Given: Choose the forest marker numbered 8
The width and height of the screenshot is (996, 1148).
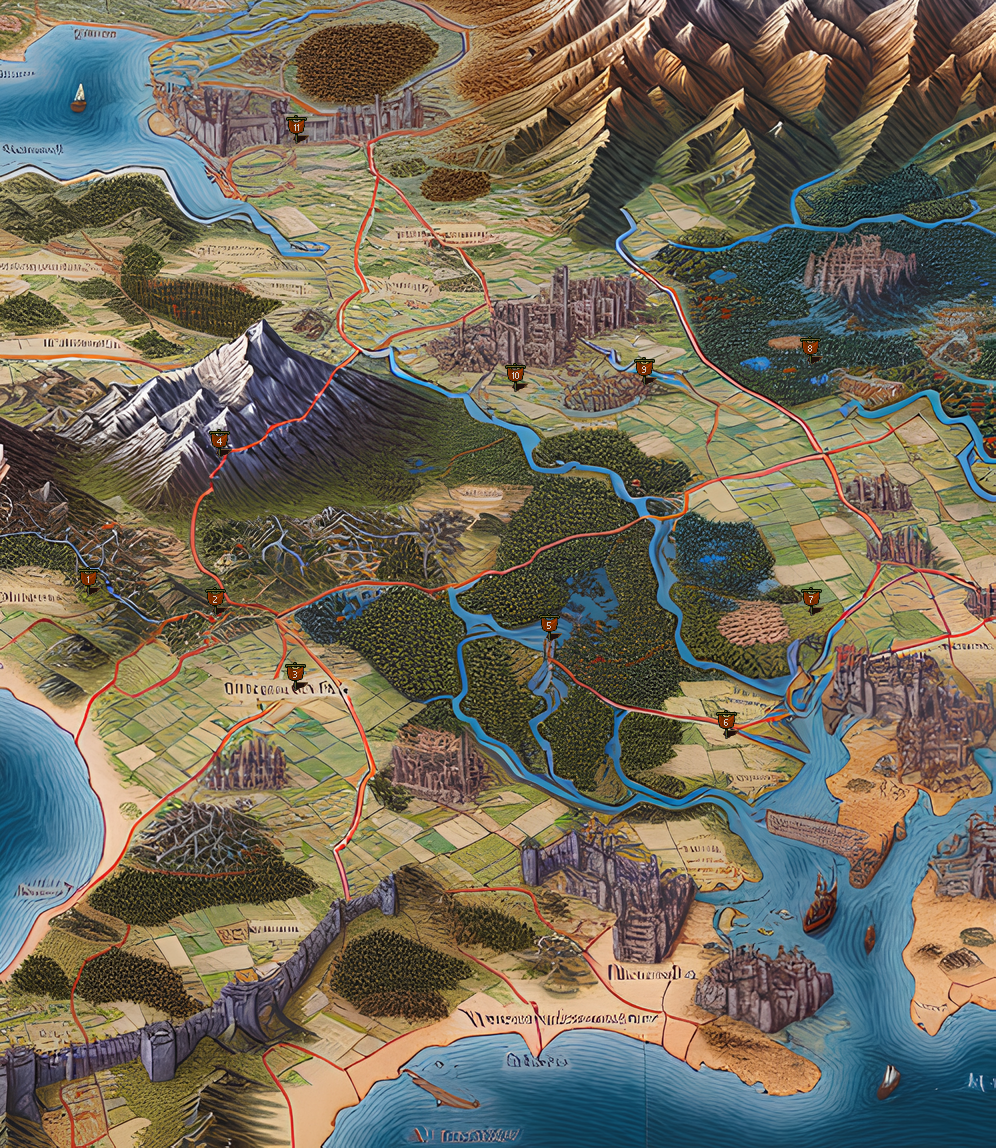Looking at the screenshot, I should click(809, 347).
